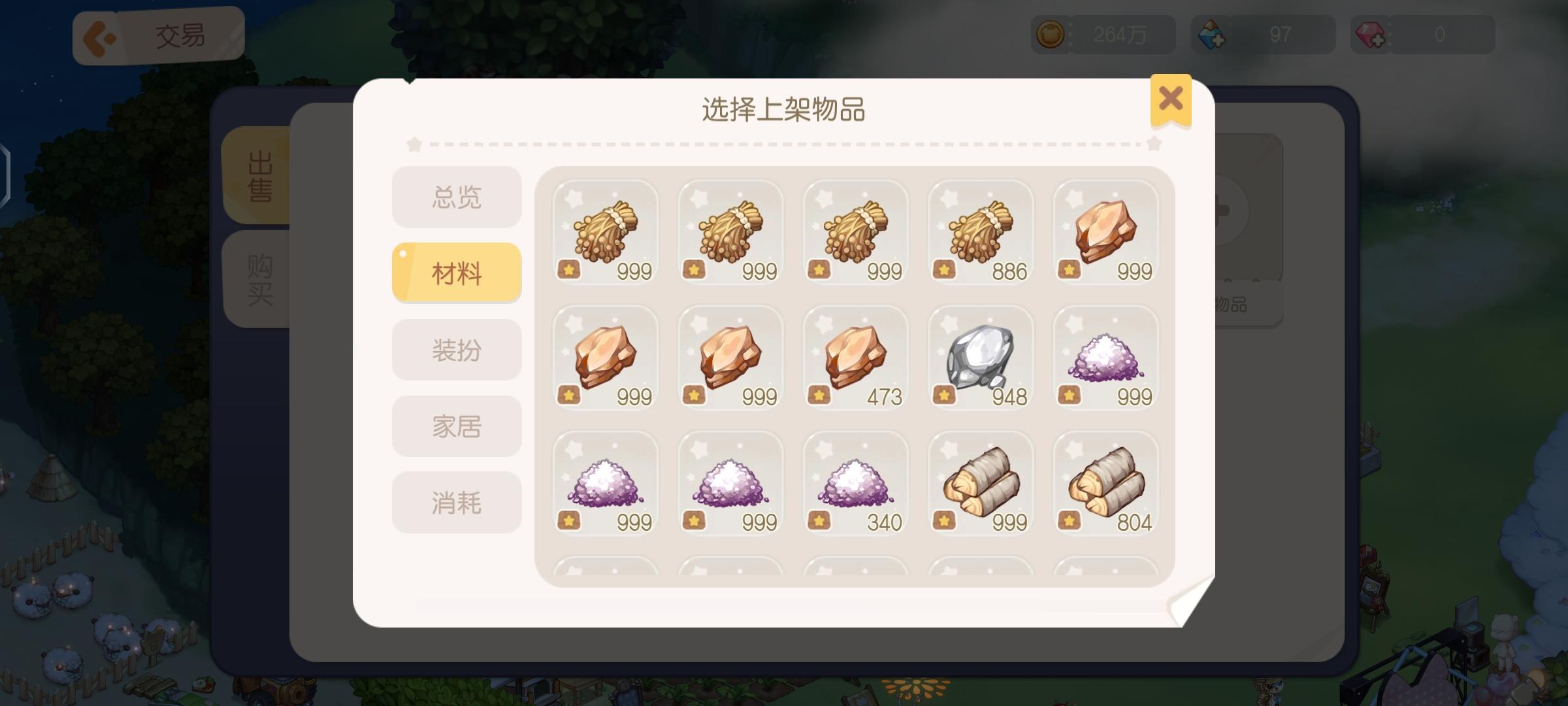The width and height of the screenshot is (1568, 706).
Task: Pick the purple powder pile with 340 count
Action: point(855,484)
